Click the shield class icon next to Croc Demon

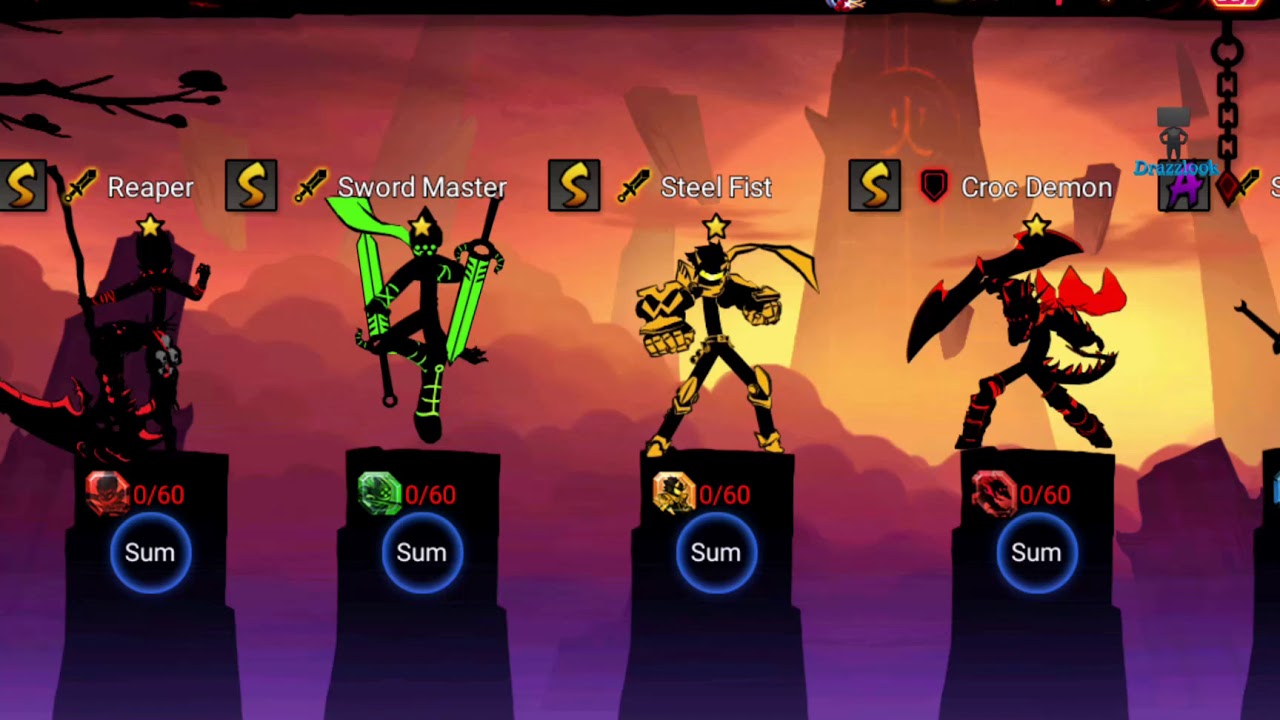click(933, 186)
